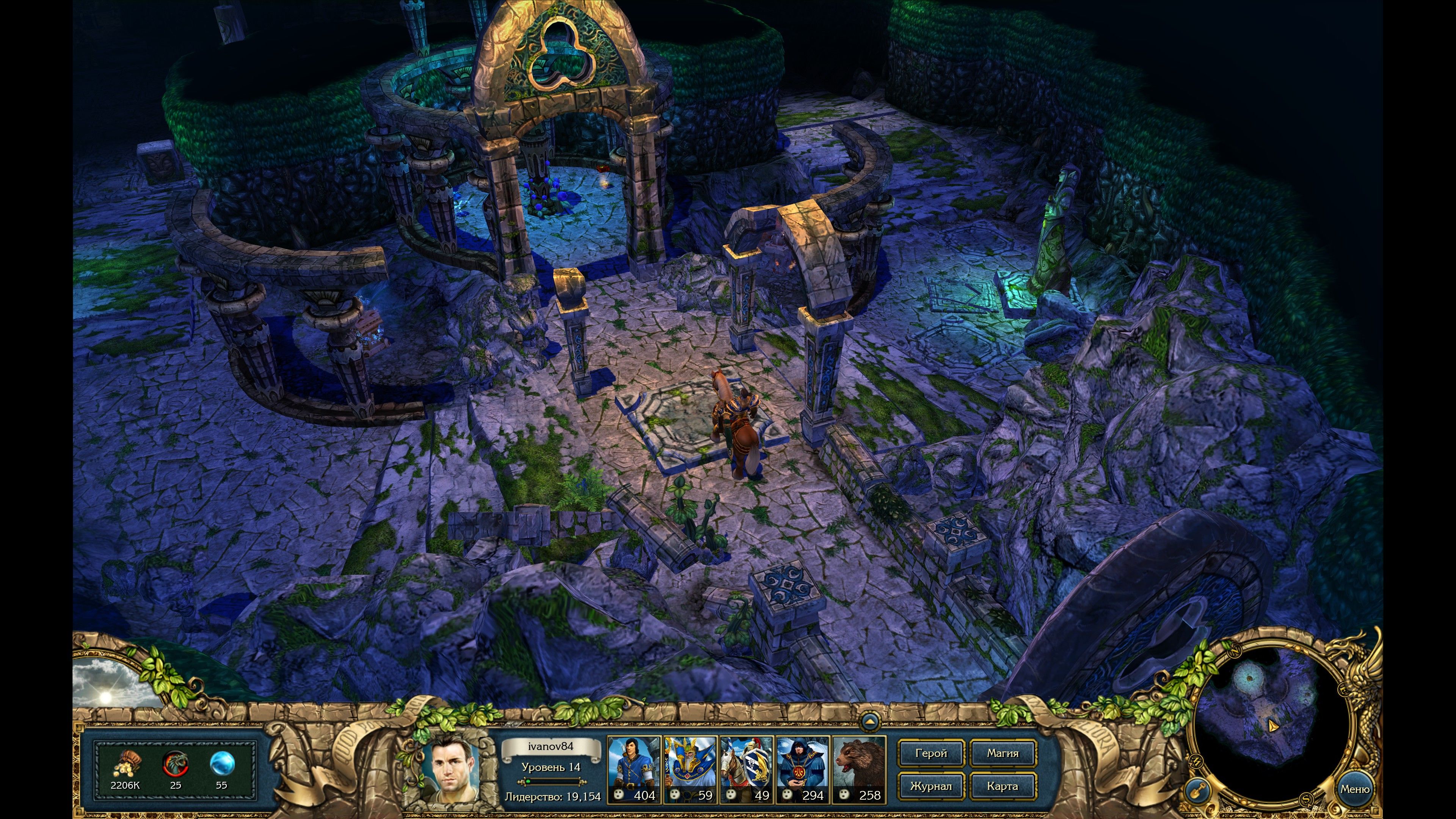This screenshot has width=1456, height=819.
Task: Expand the panel with the up-arrow button
Action: point(870,722)
